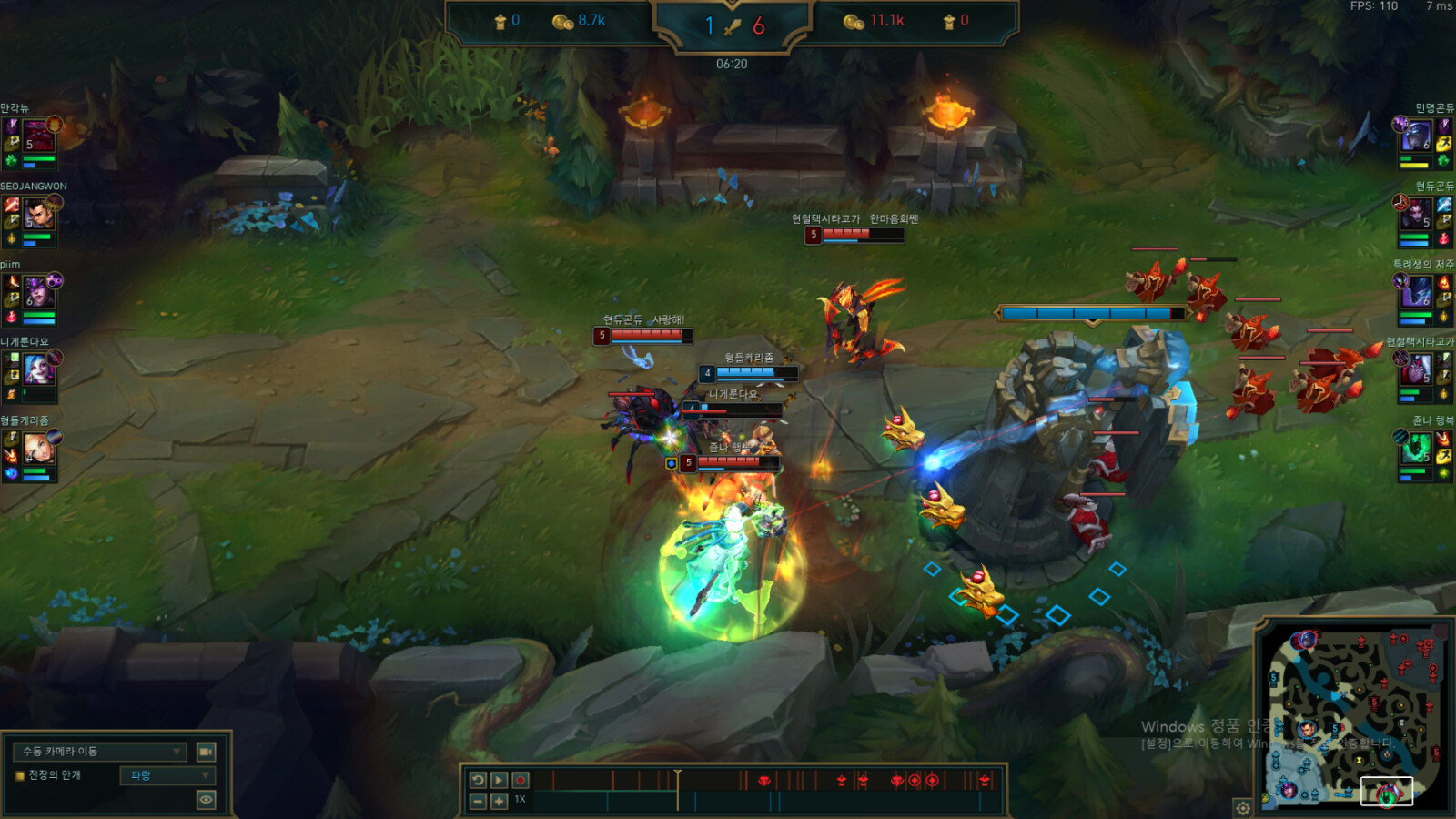Play the replay
This screenshot has height=819, width=1456.
coord(500,781)
